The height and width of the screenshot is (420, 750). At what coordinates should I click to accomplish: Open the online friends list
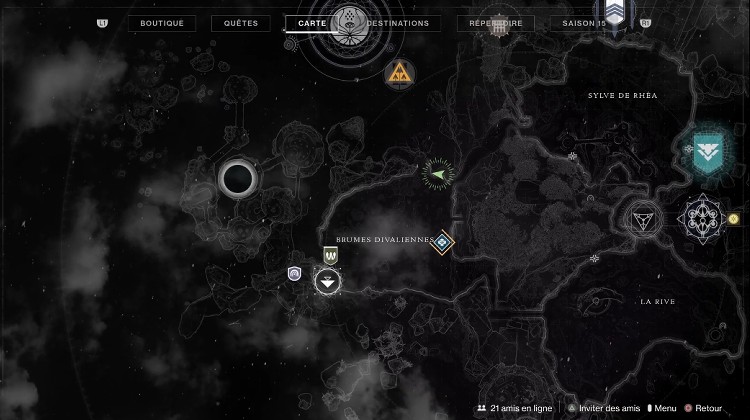click(x=512, y=408)
